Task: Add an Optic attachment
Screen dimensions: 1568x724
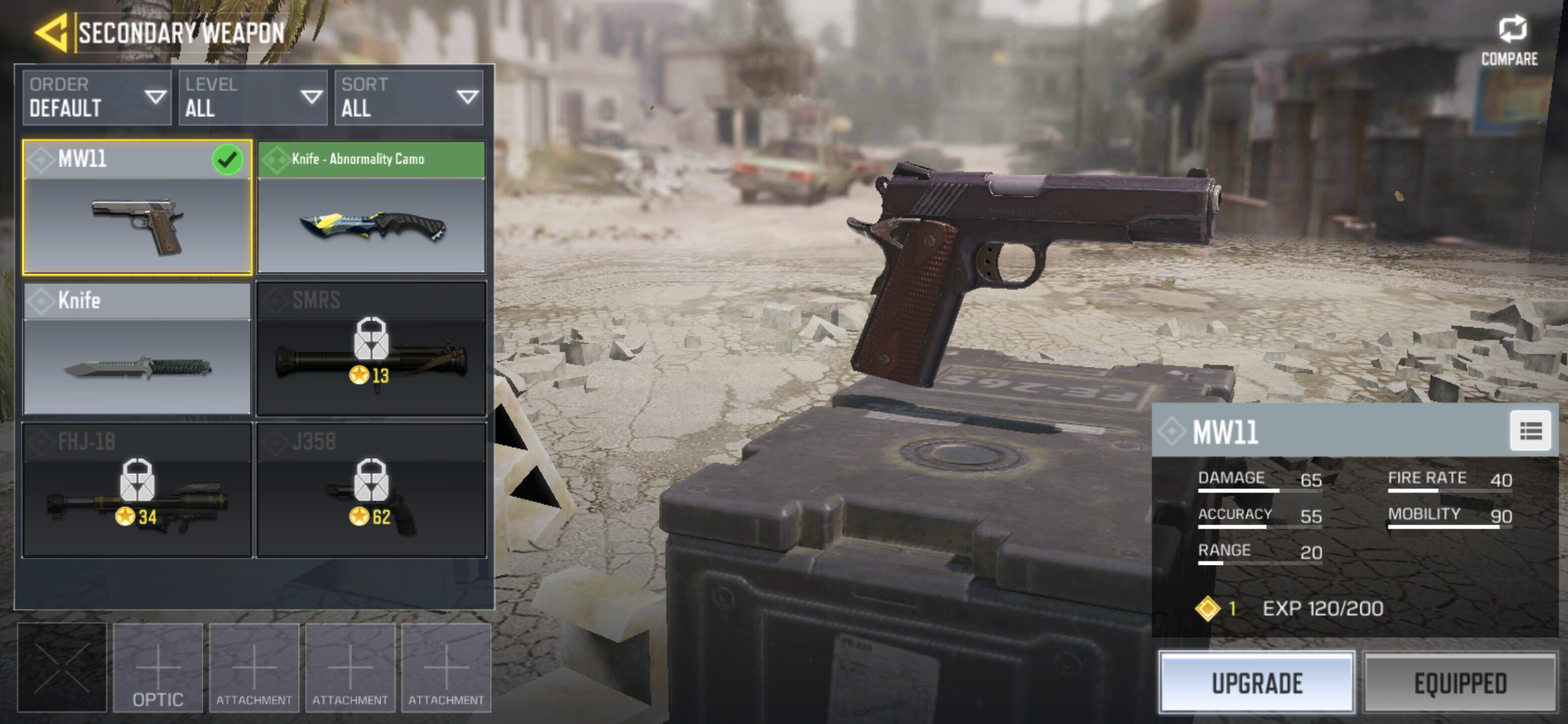Action: coord(158,668)
